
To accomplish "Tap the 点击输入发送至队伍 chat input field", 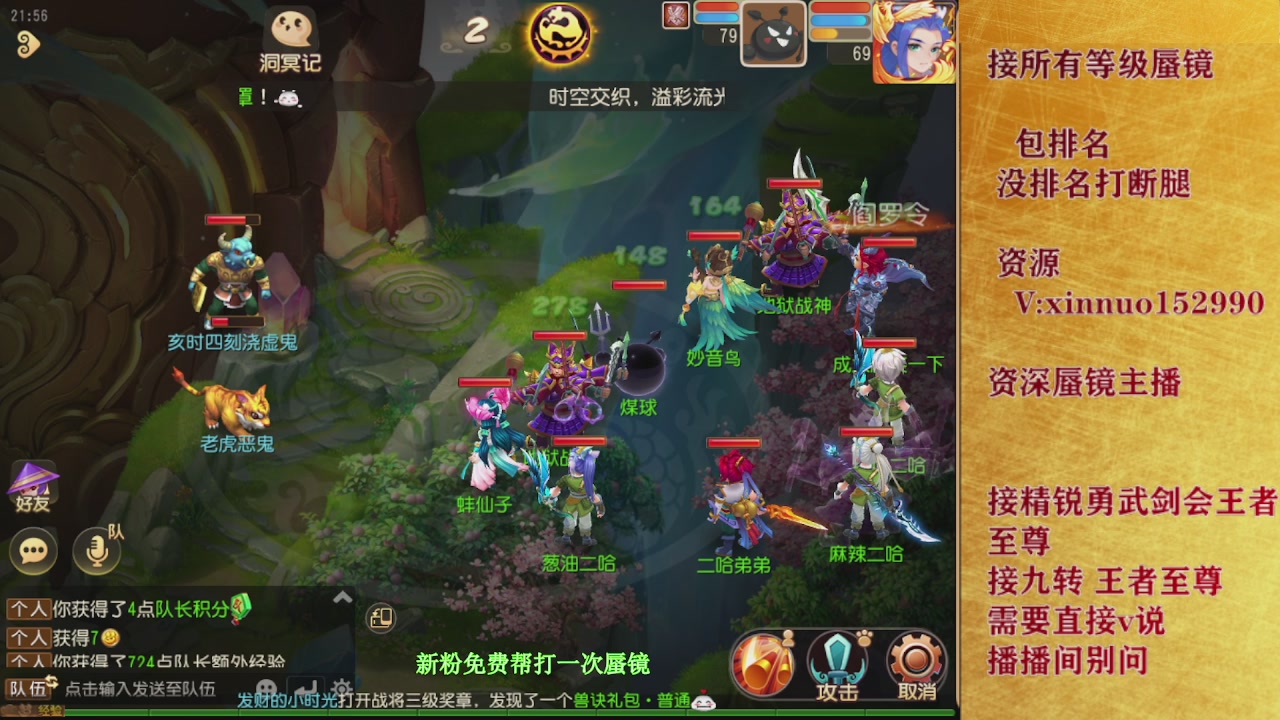I will pyautogui.click(x=140, y=686).
